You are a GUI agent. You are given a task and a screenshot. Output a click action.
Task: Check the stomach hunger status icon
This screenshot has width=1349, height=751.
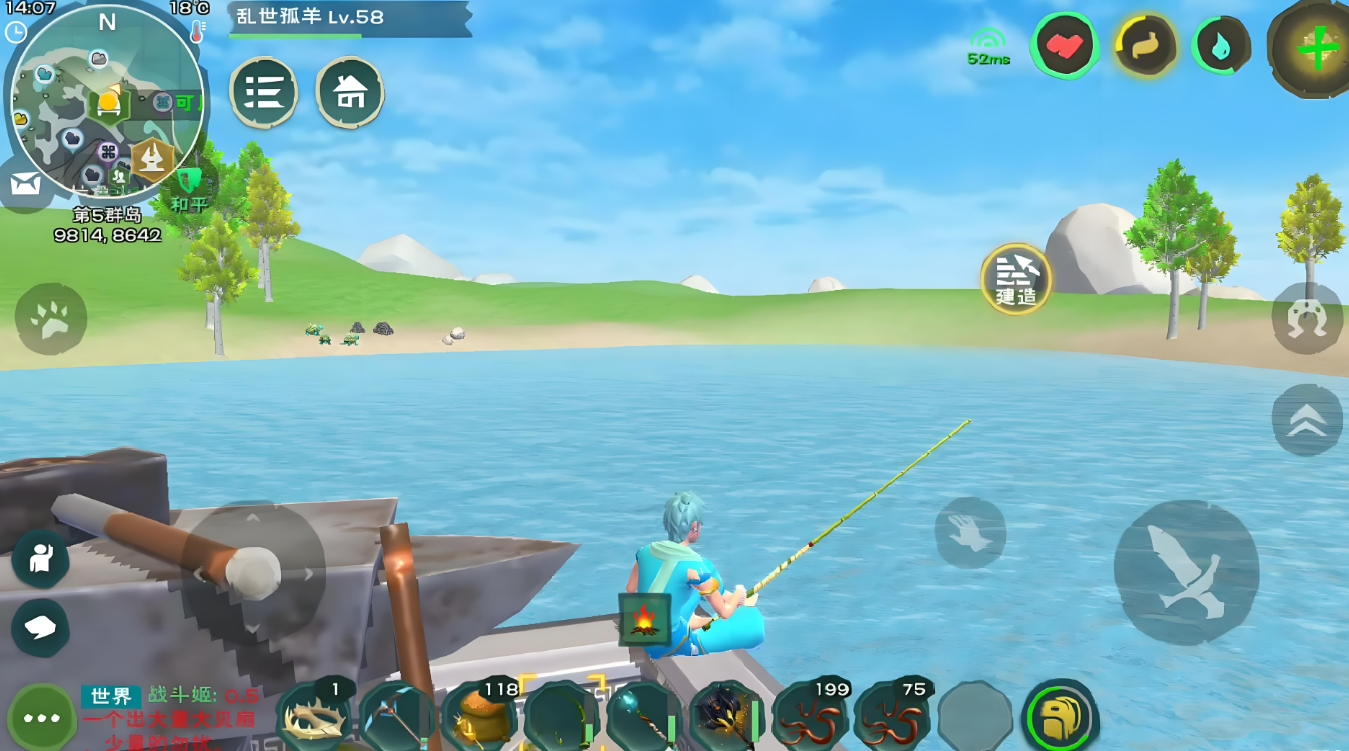tap(1144, 45)
